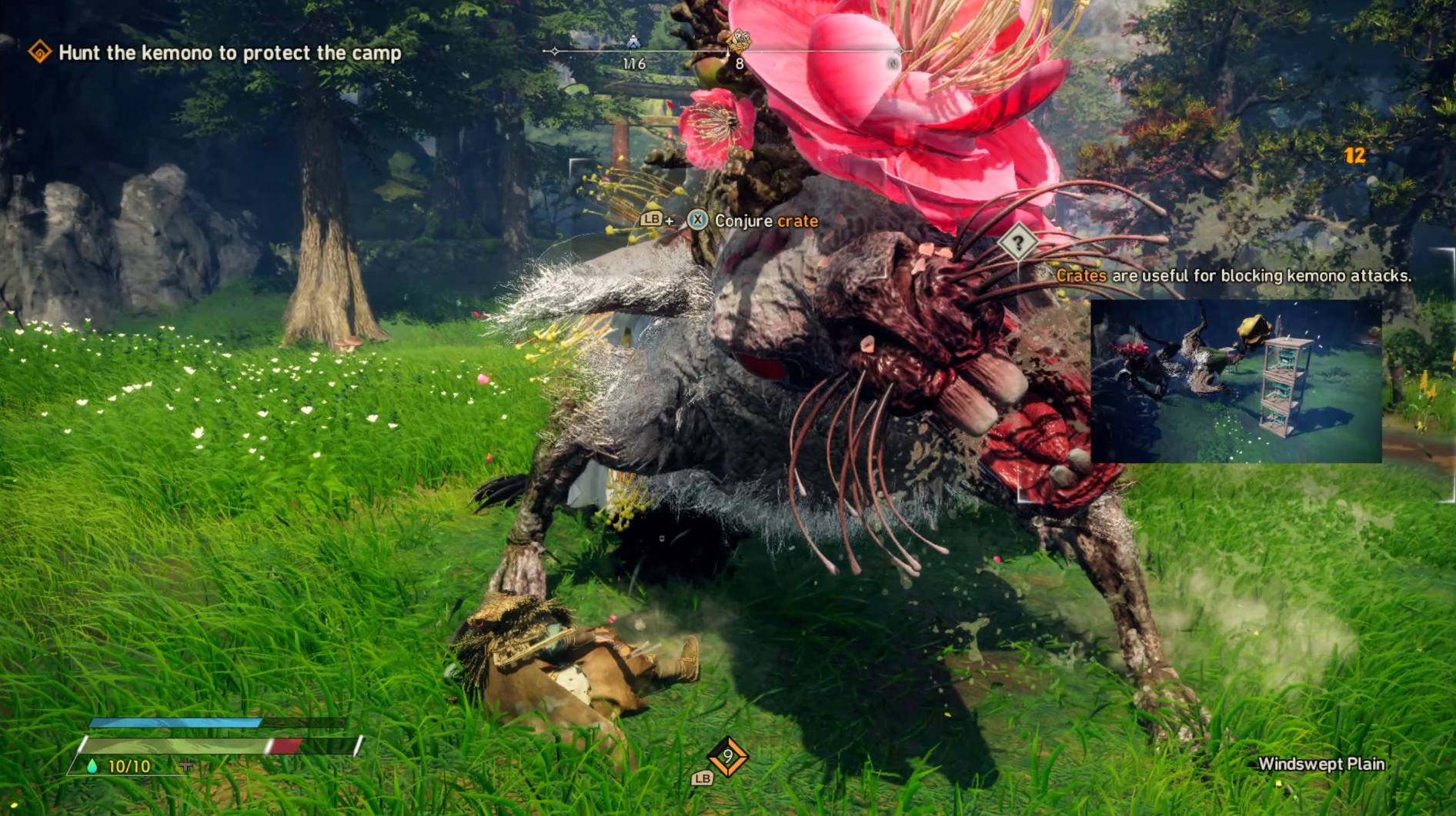Use the healing water droplet icon
Image resolution: width=1456 pixels, height=816 pixels.
92,766
